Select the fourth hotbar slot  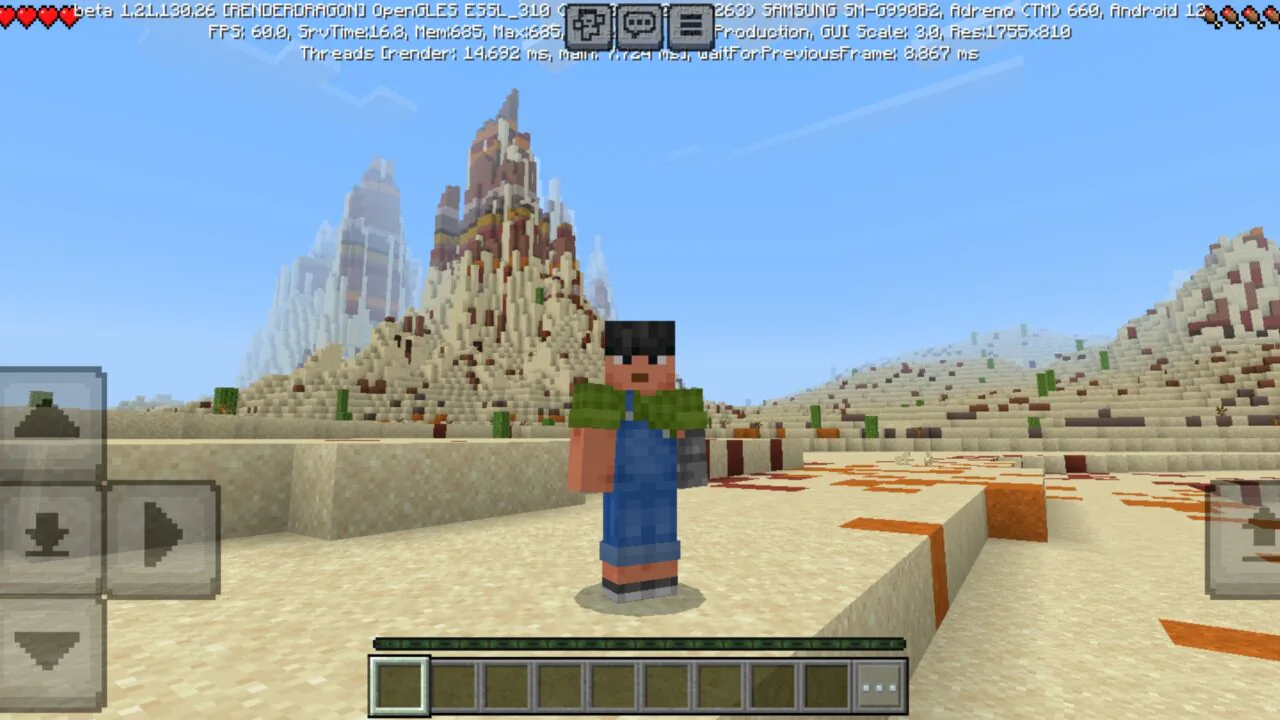tap(559, 686)
